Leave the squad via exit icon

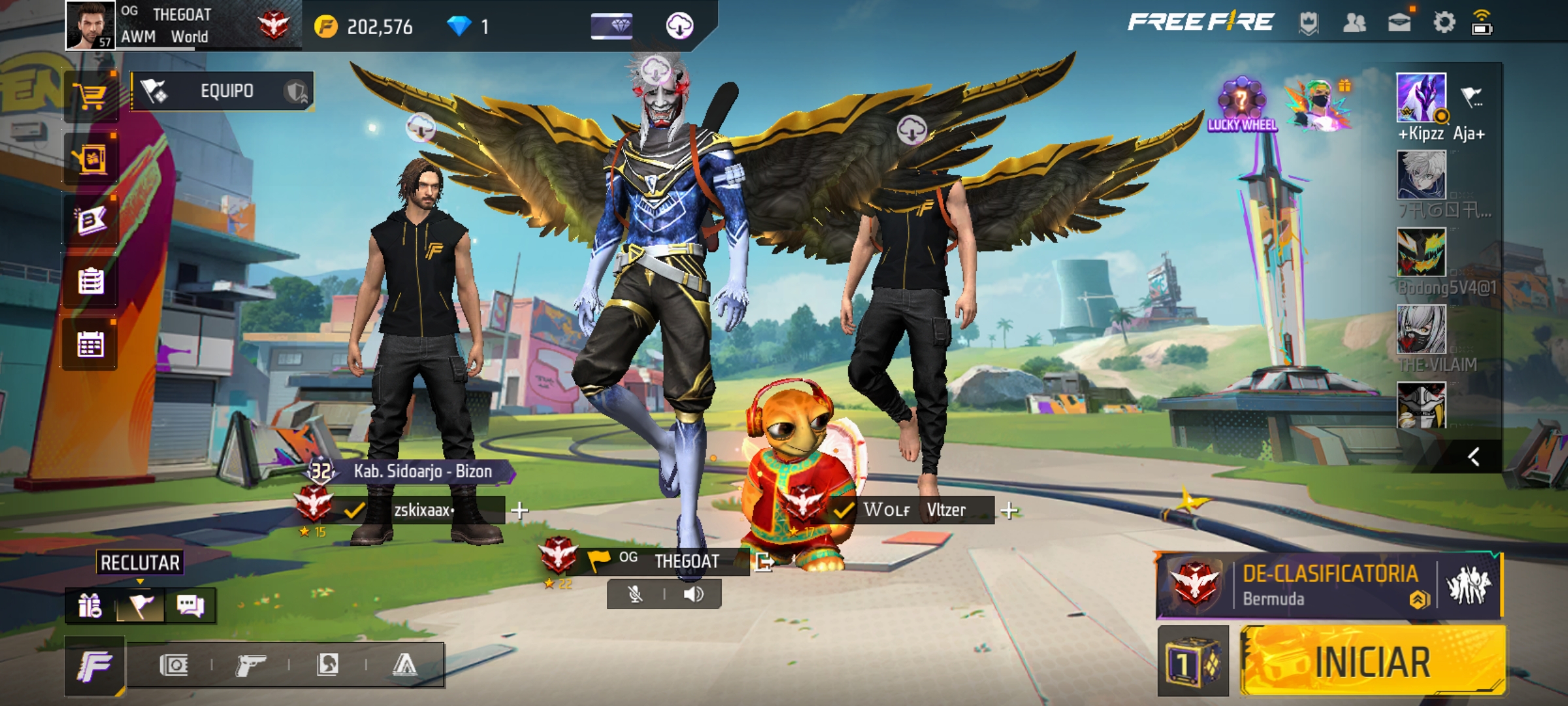point(763,562)
